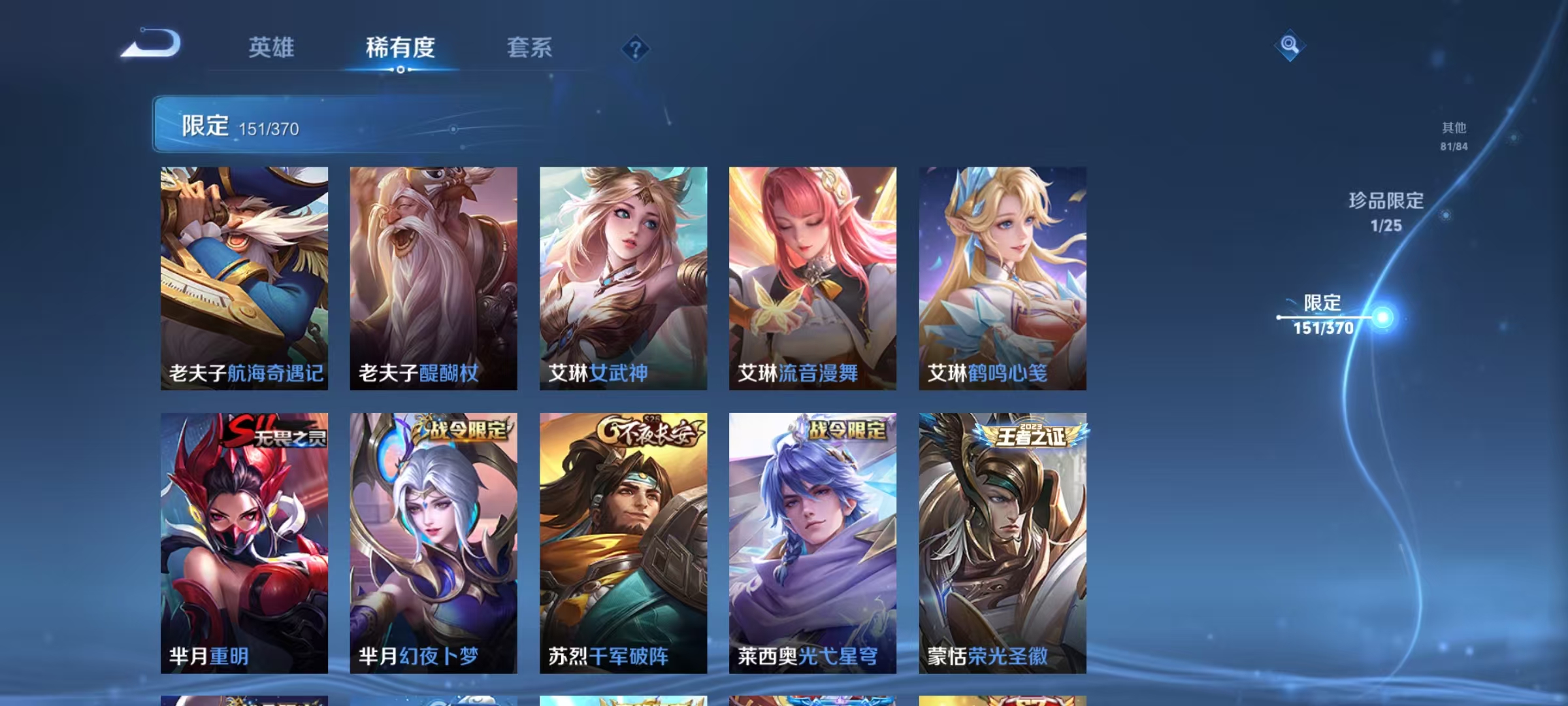Switch to the 套系 tab
This screenshot has height=706, width=1568.
[529, 48]
